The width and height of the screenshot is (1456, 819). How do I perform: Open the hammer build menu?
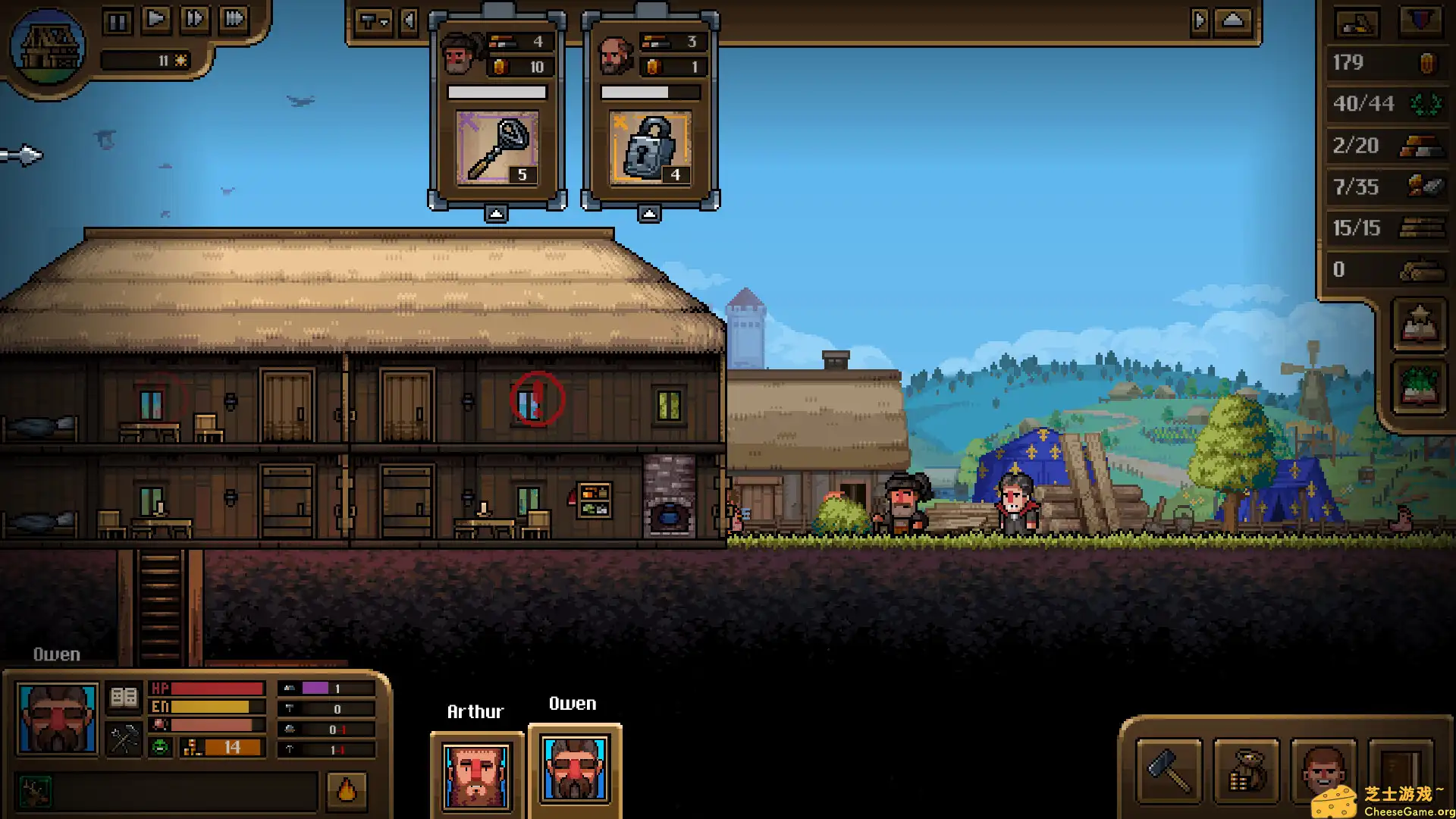pyautogui.click(x=1169, y=772)
